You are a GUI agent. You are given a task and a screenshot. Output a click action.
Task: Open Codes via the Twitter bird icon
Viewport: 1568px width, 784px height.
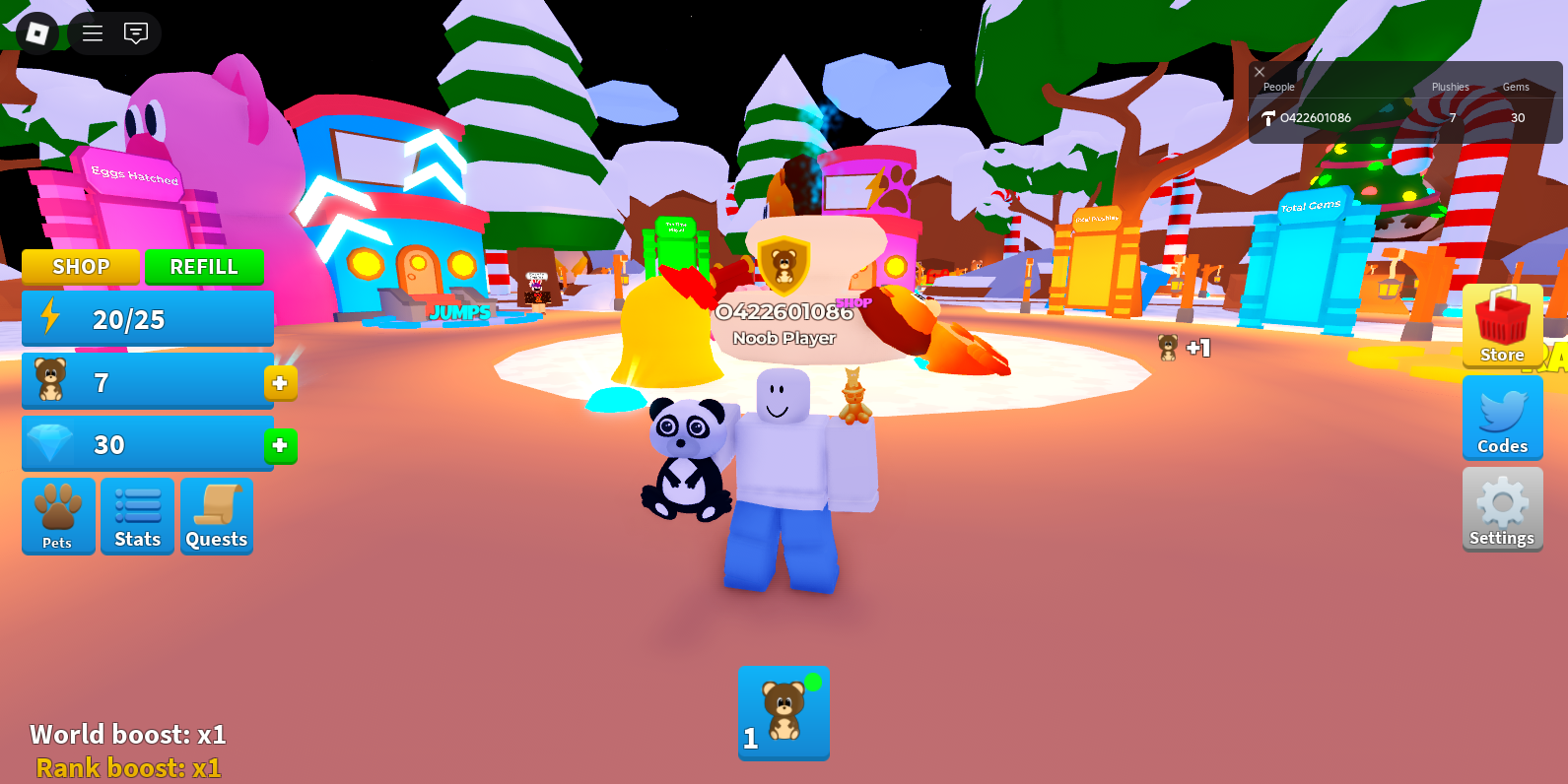[1502, 418]
